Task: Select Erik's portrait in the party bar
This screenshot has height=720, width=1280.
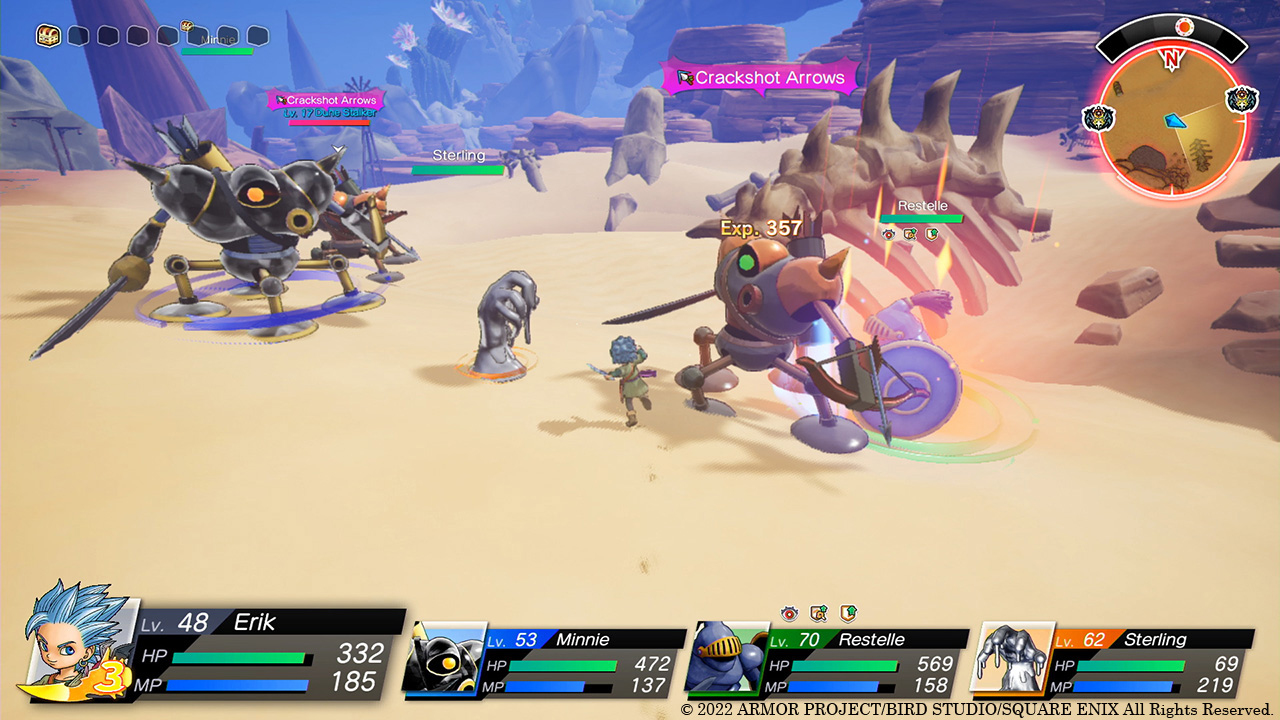Action: point(76,642)
